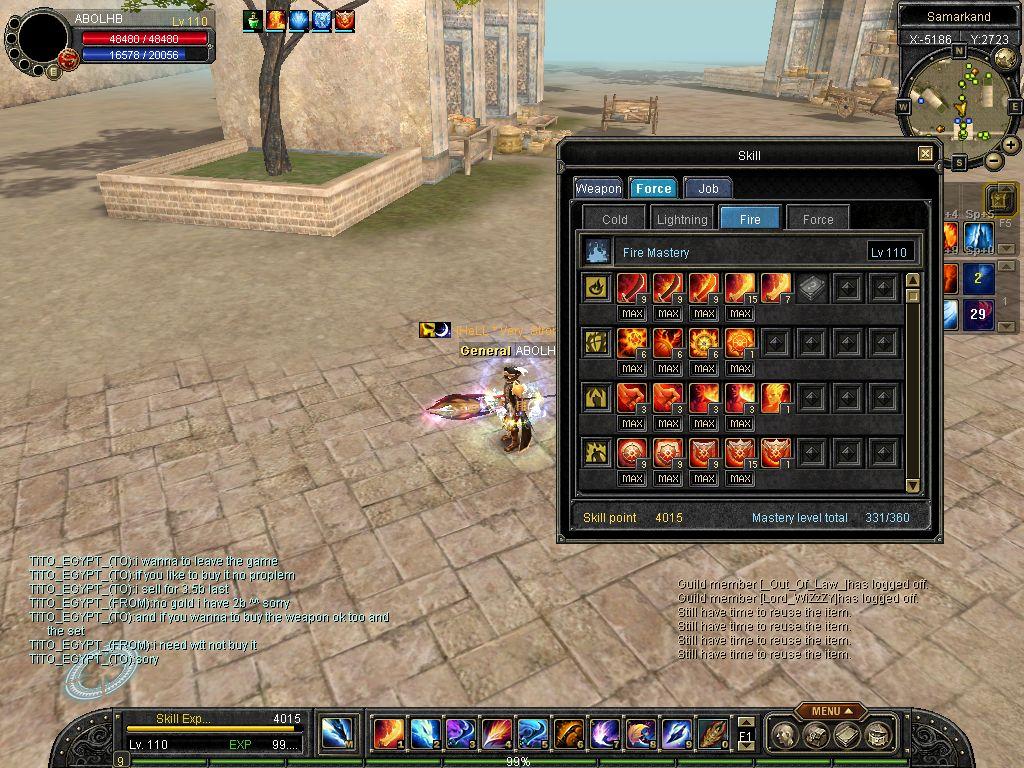
Task: Switch to the Weapon skill tab
Action: (x=598, y=188)
